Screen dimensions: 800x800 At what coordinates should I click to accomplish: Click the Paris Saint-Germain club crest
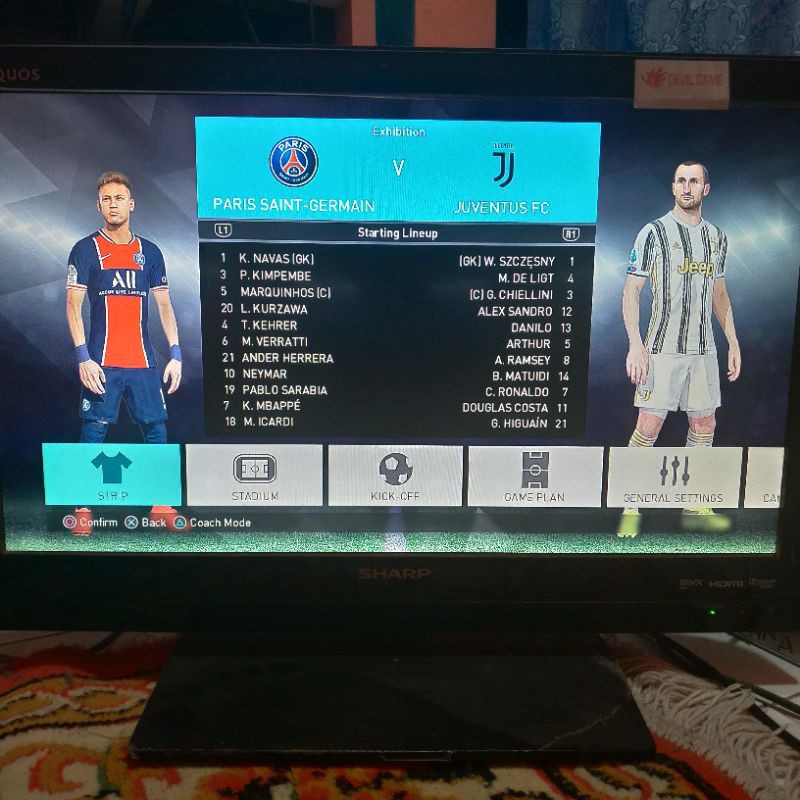pyautogui.click(x=293, y=163)
